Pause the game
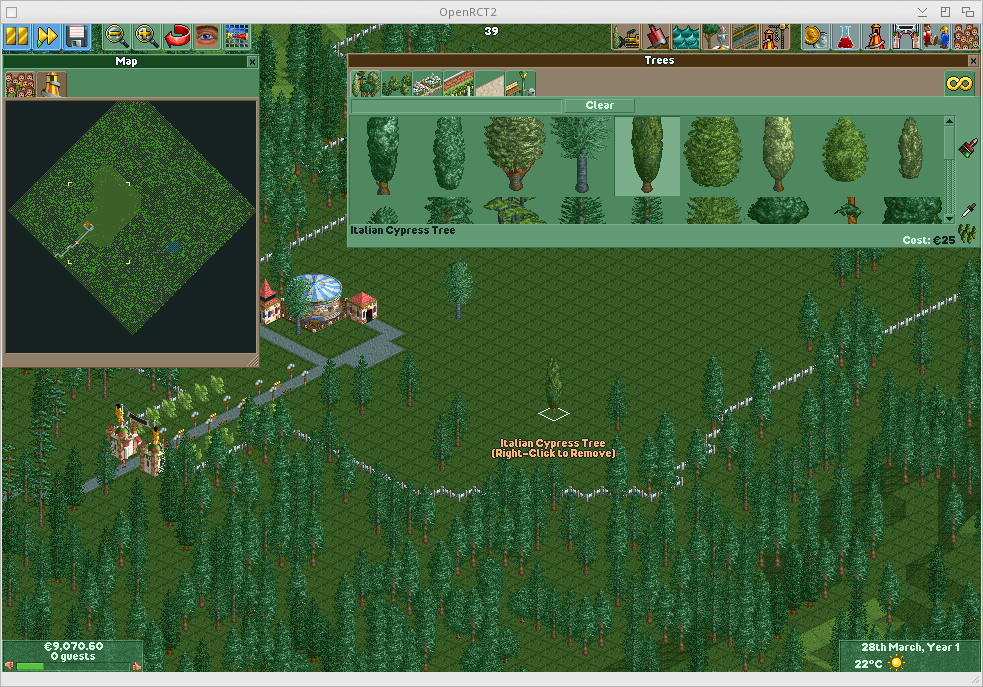The image size is (983, 687). 16,38
